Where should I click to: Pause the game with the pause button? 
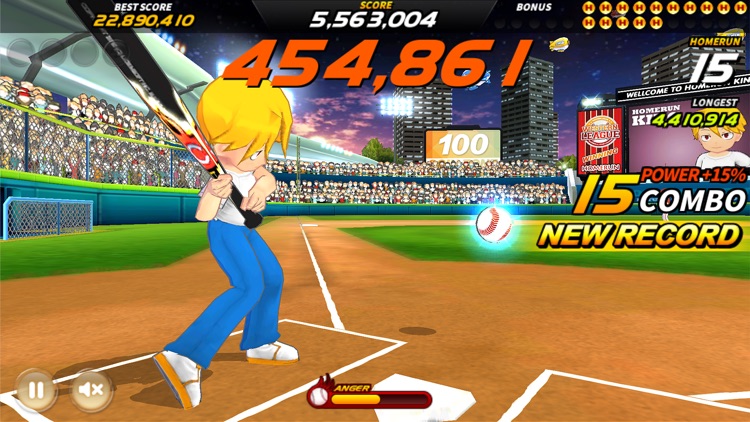click(35, 390)
